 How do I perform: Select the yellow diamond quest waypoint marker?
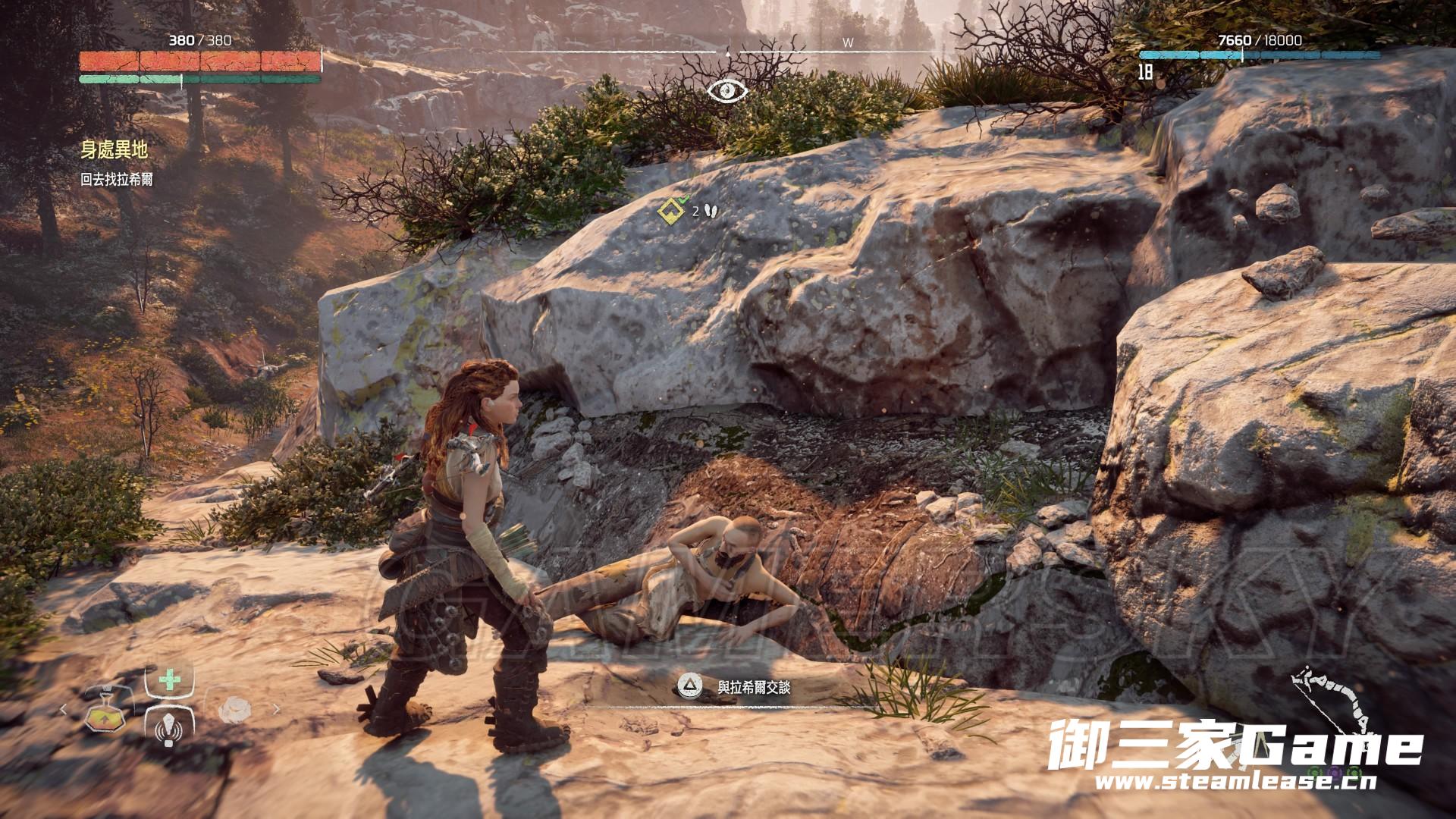coord(670,212)
